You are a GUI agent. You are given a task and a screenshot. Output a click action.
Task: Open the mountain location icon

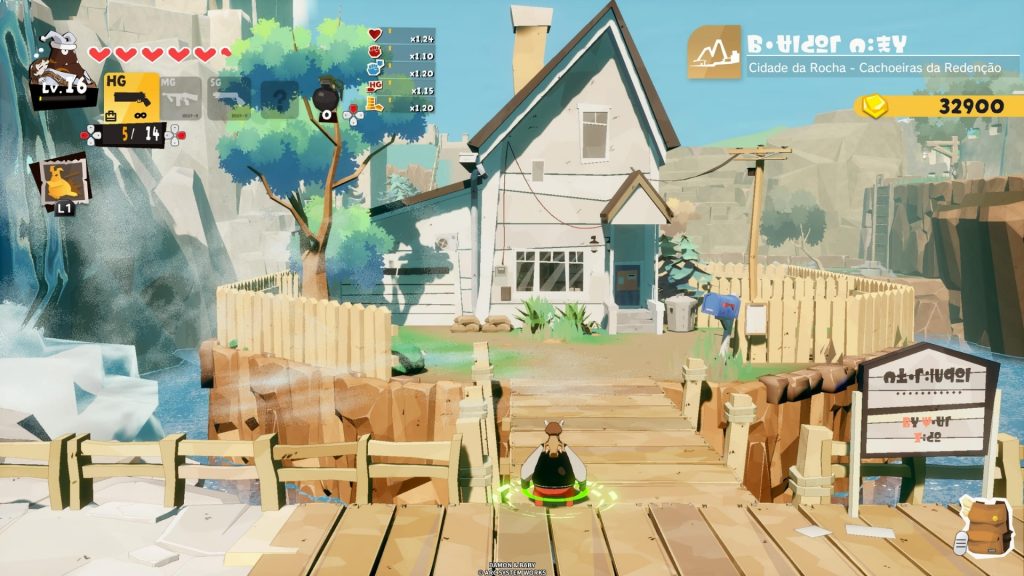click(714, 52)
